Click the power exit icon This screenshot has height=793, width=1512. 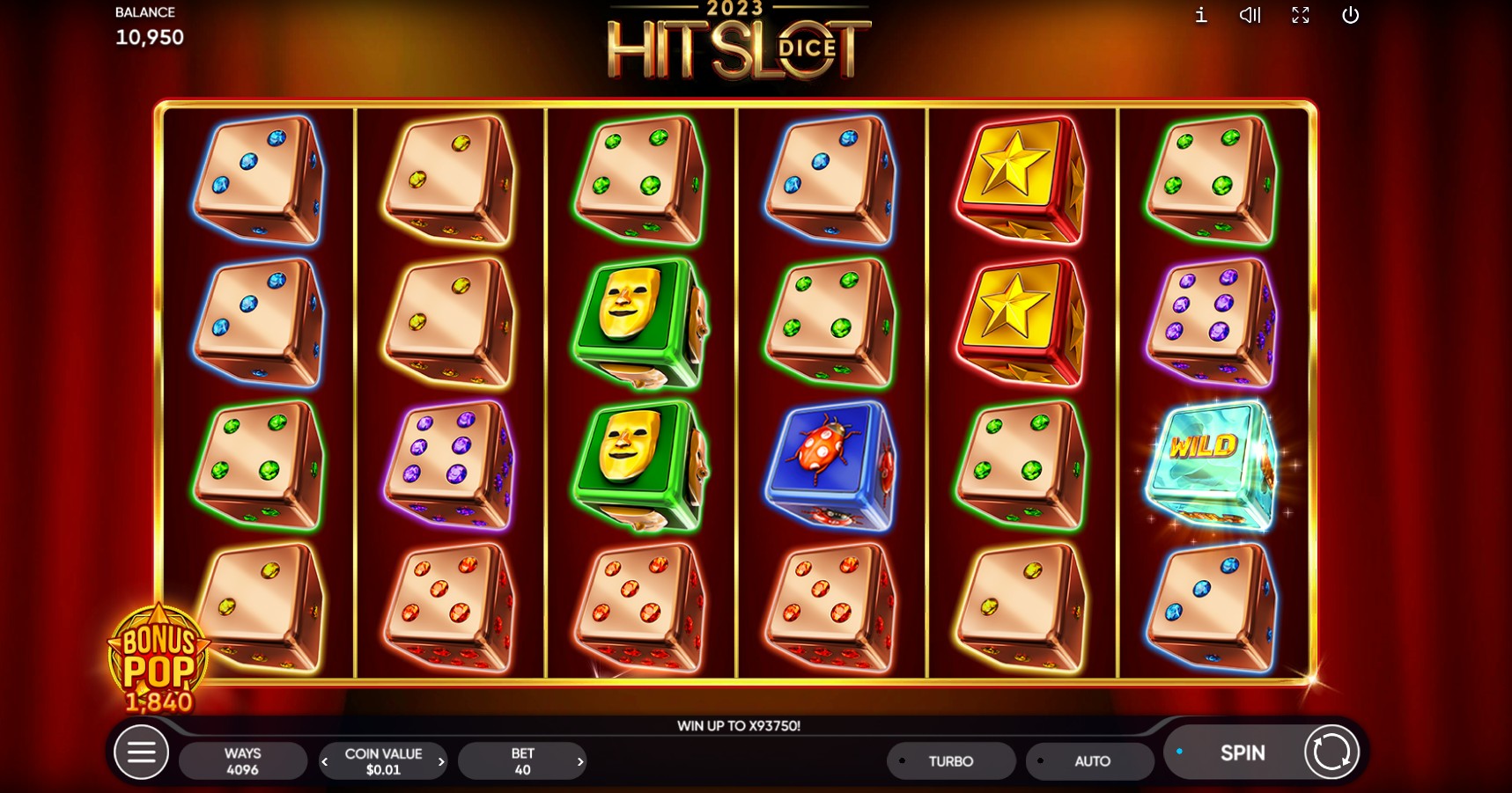(1349, 15)
